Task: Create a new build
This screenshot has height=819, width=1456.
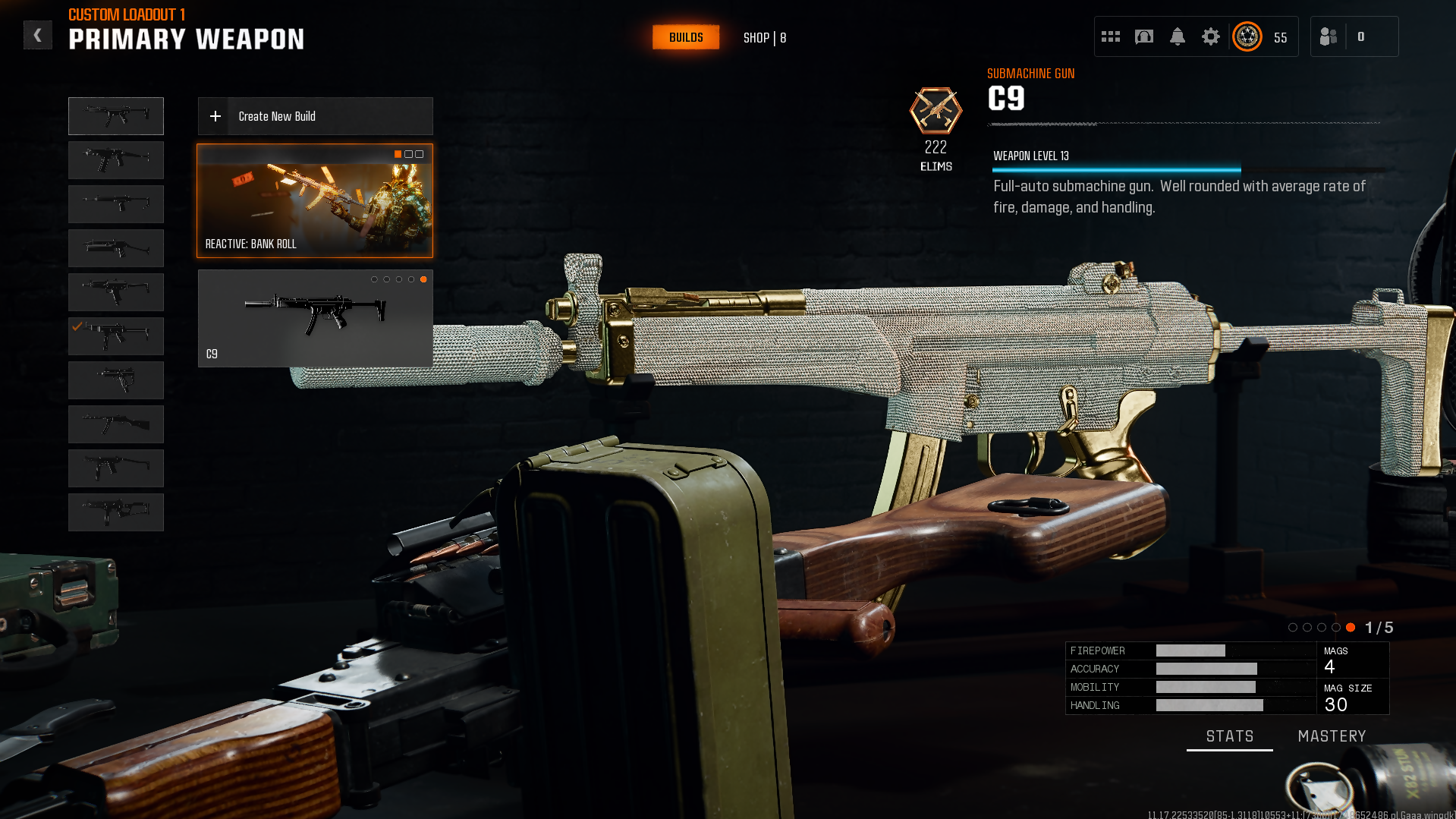Action: coord(315,116)
